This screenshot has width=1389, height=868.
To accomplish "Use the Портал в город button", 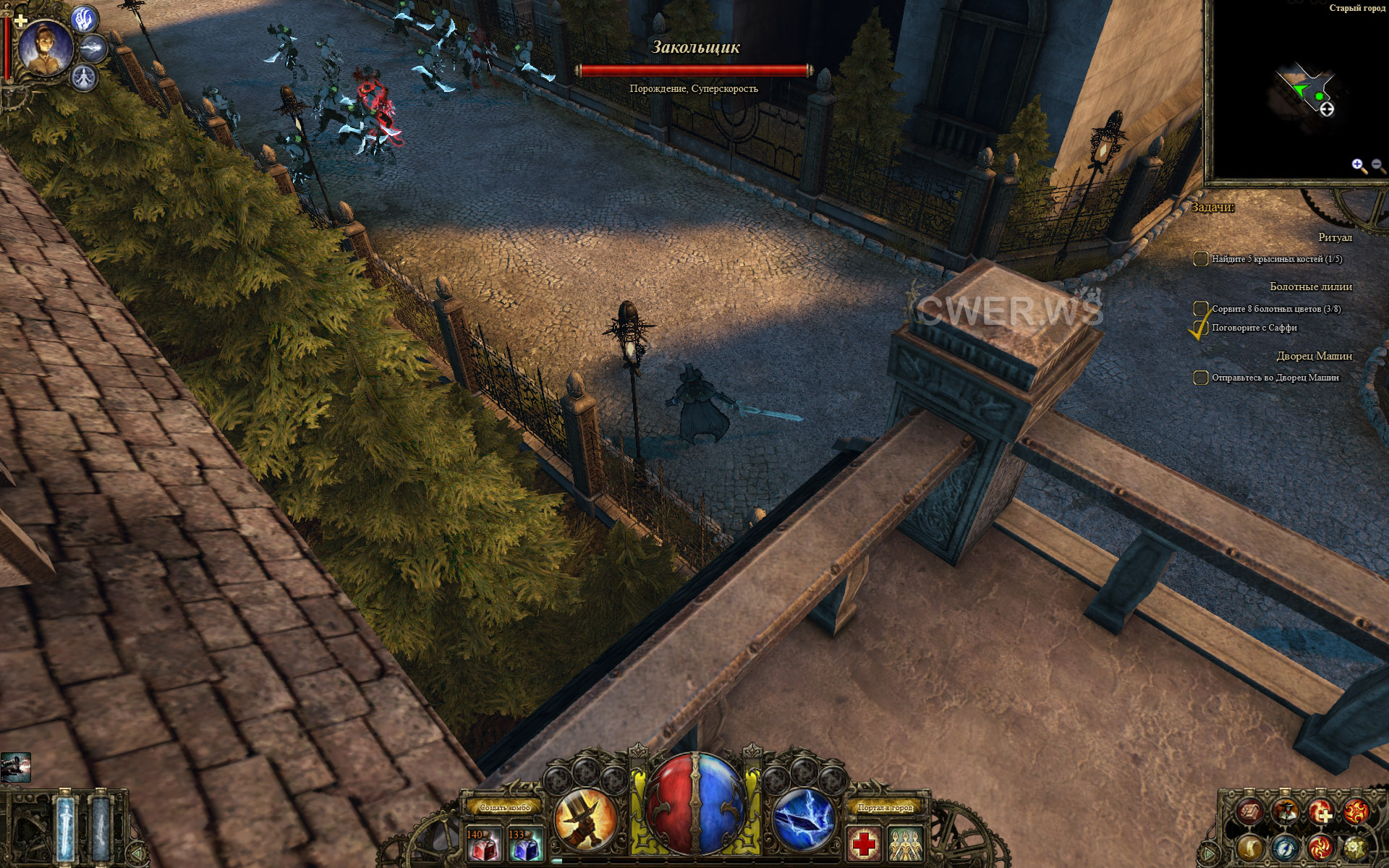I will tap(885, 807).
